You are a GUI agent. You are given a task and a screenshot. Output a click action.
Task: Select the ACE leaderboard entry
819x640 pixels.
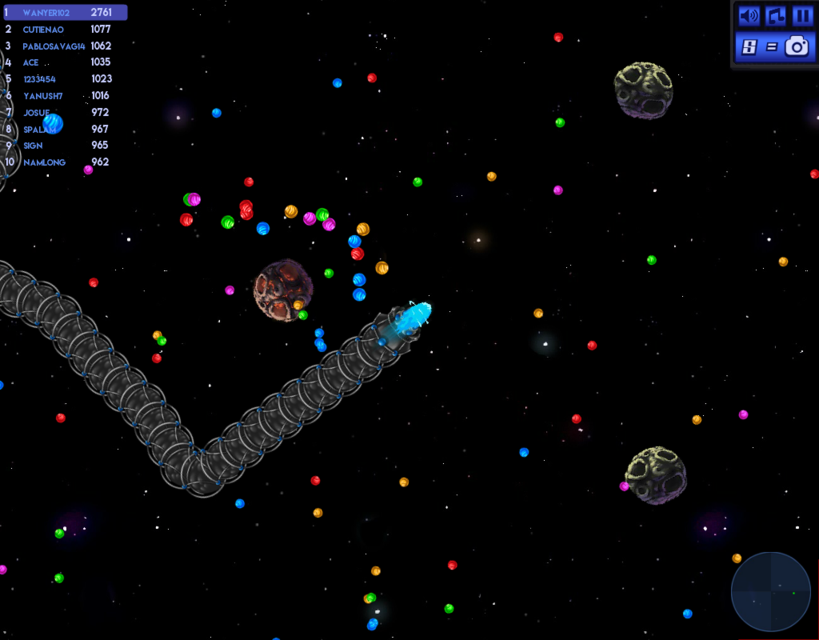tap(64, 63)
